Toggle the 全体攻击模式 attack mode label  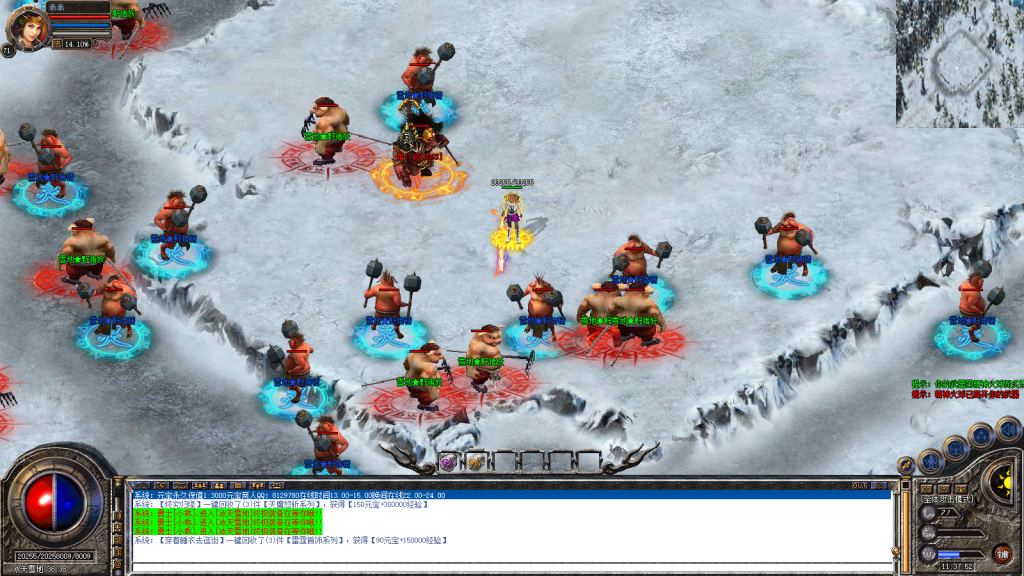(947, 498)
